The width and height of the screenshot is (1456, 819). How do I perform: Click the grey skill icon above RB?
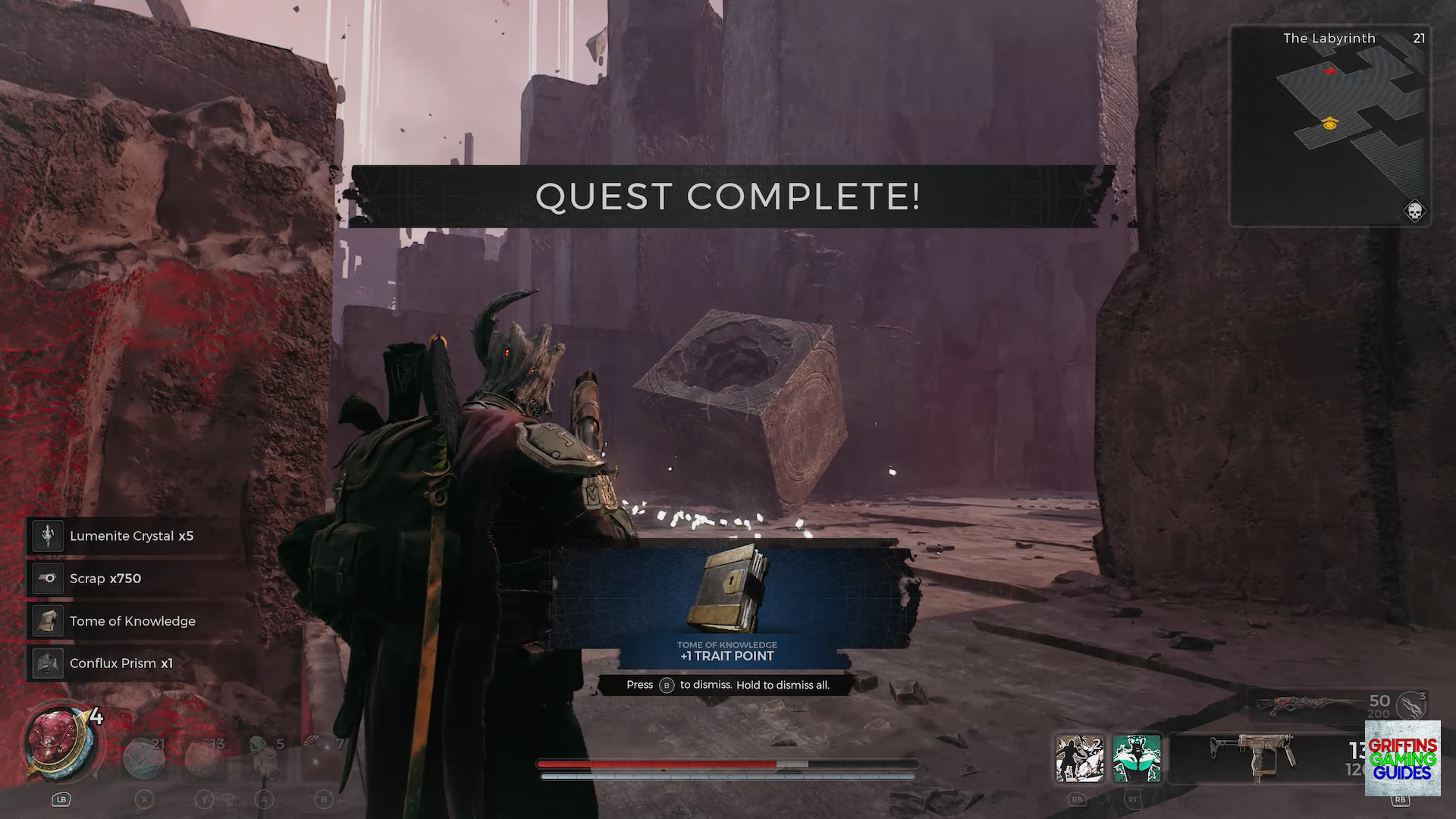1080,758
